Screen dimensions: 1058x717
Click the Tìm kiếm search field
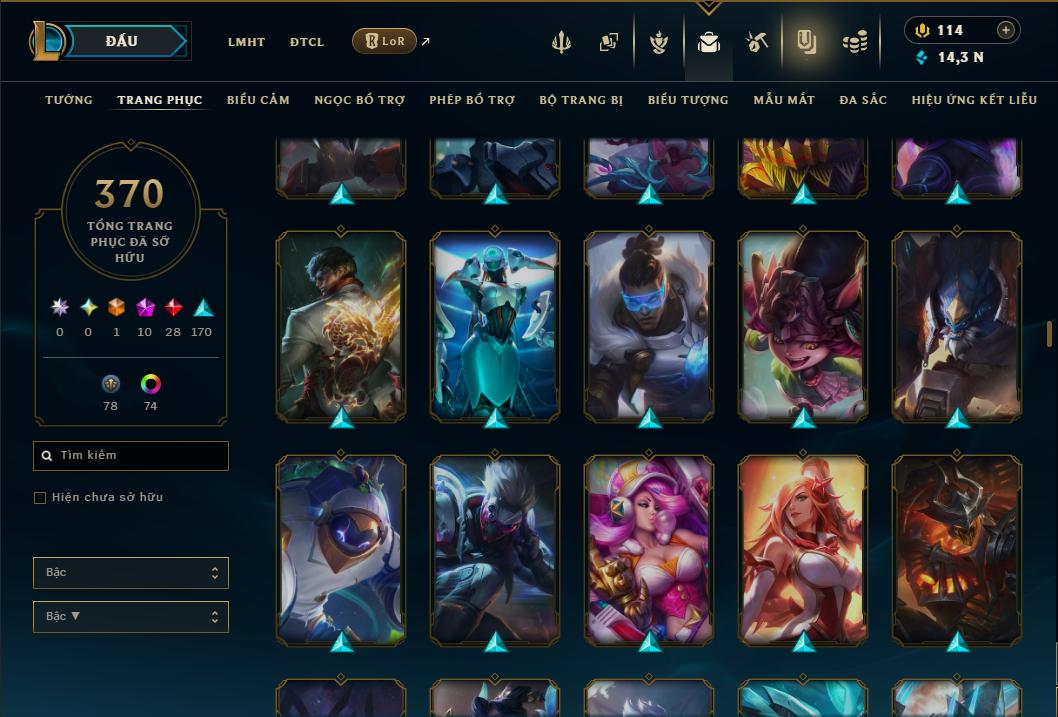131,456
